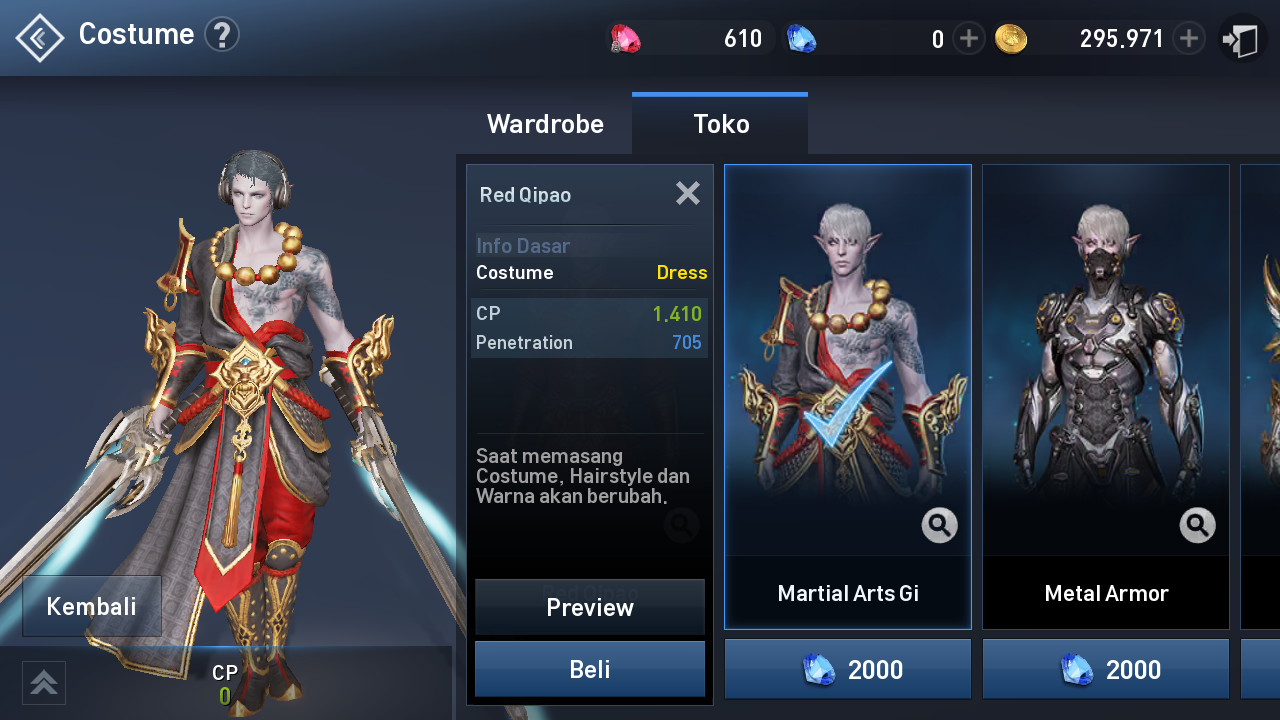Preview the Red Qipao costume
Image resolution: width=1280 pixels, height=720 pixels.
pyautogui.click(x=590, y=607)
